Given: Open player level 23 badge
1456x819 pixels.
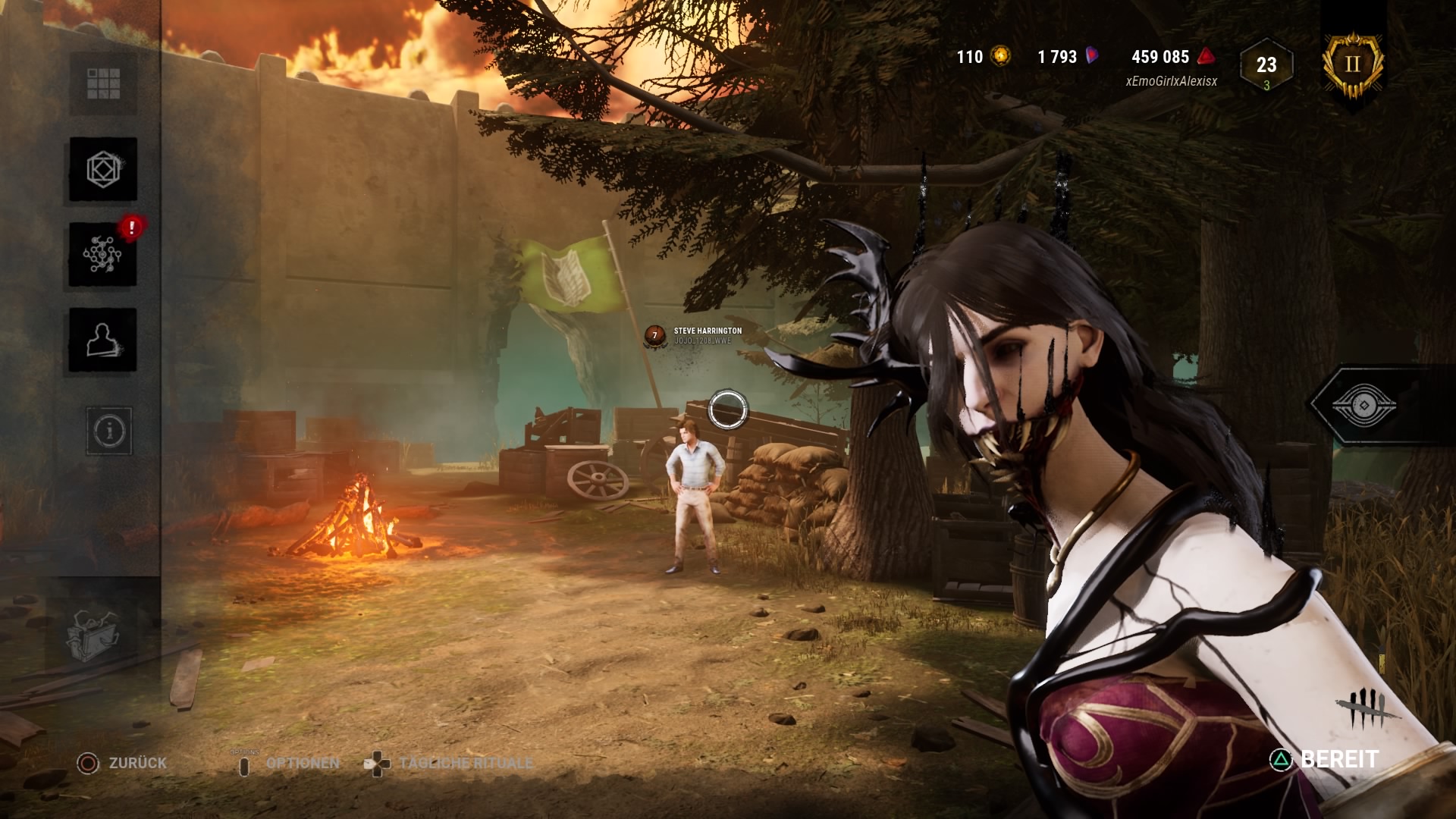Looking at the screenshot, I should click(x=1266, y=67).
